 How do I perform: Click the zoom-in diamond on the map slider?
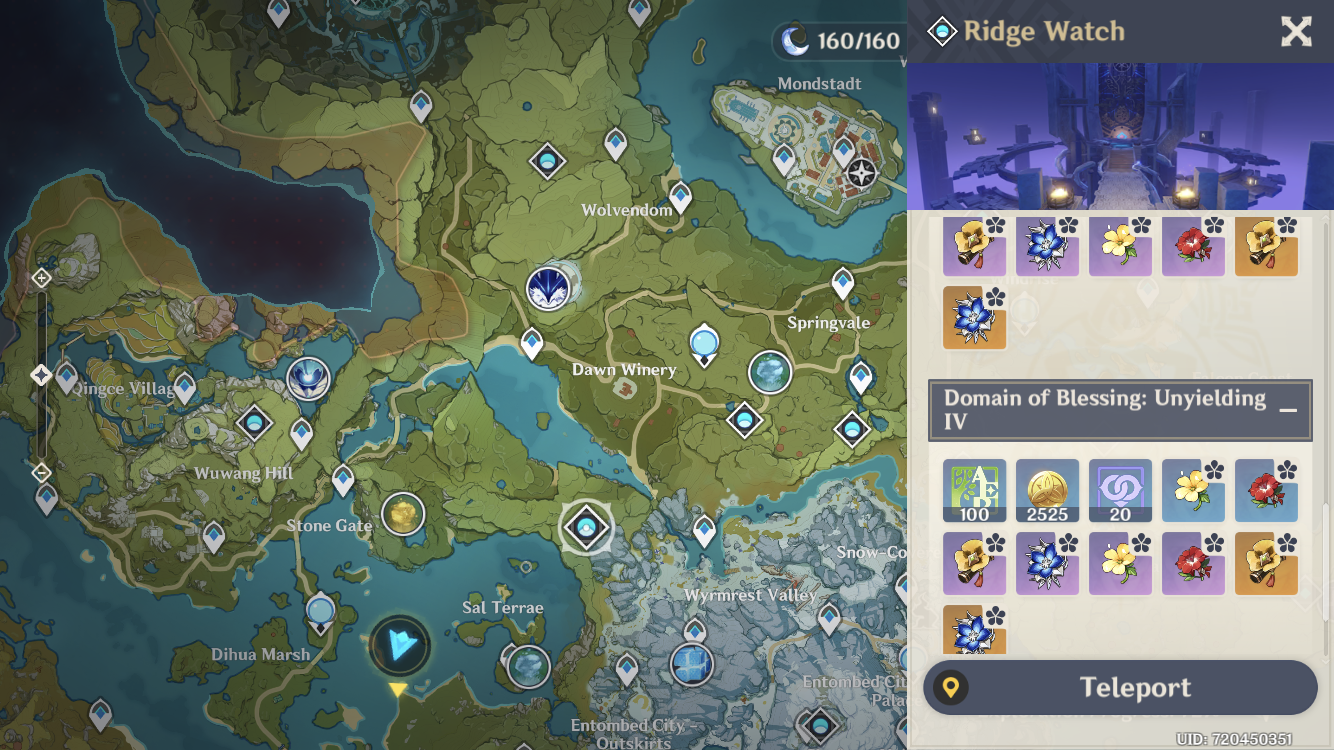pos(41,277)
